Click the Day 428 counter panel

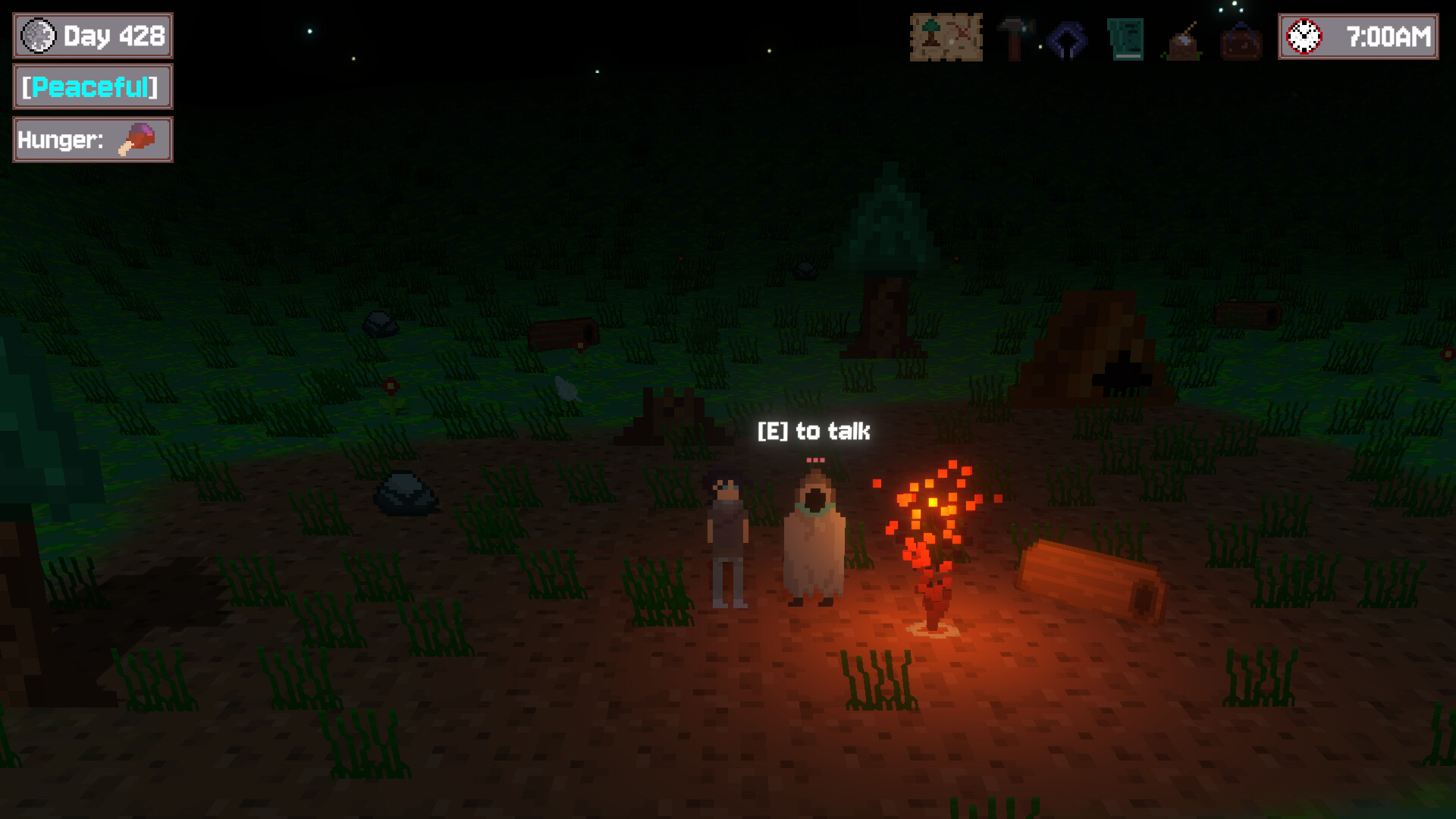click(x=91, y=35)
